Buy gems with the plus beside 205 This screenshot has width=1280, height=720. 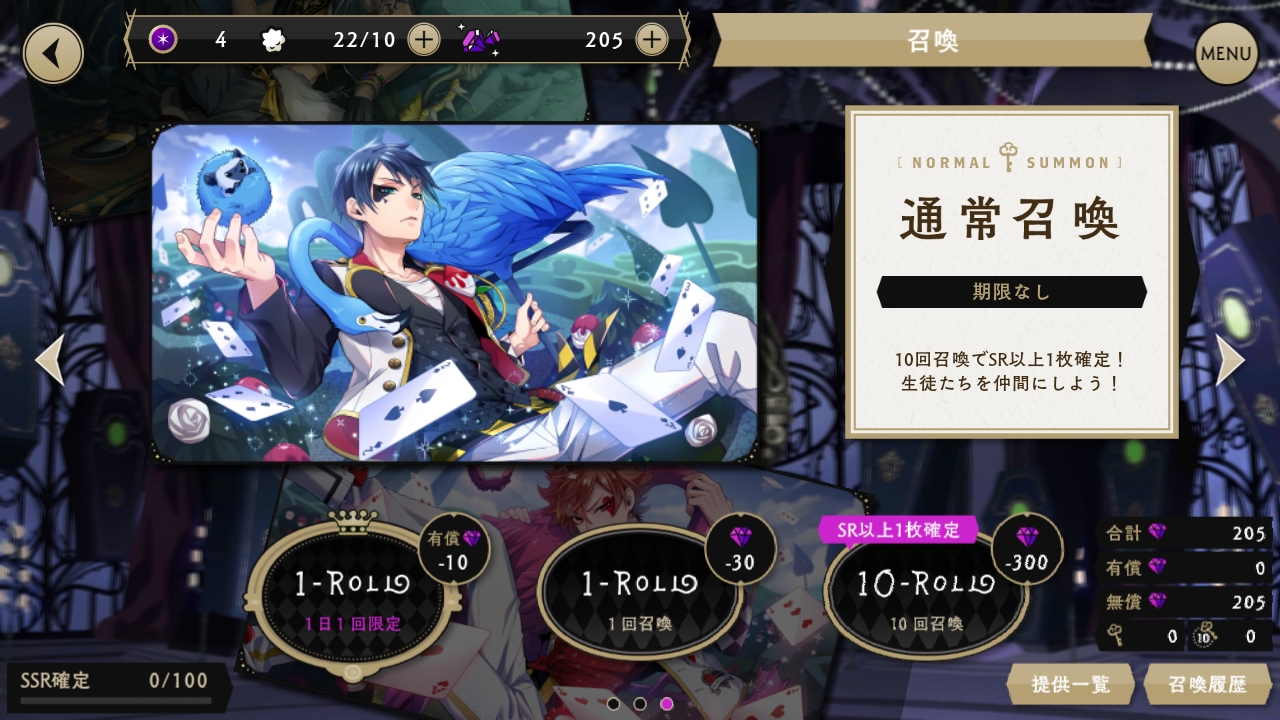tap(651, 40)
